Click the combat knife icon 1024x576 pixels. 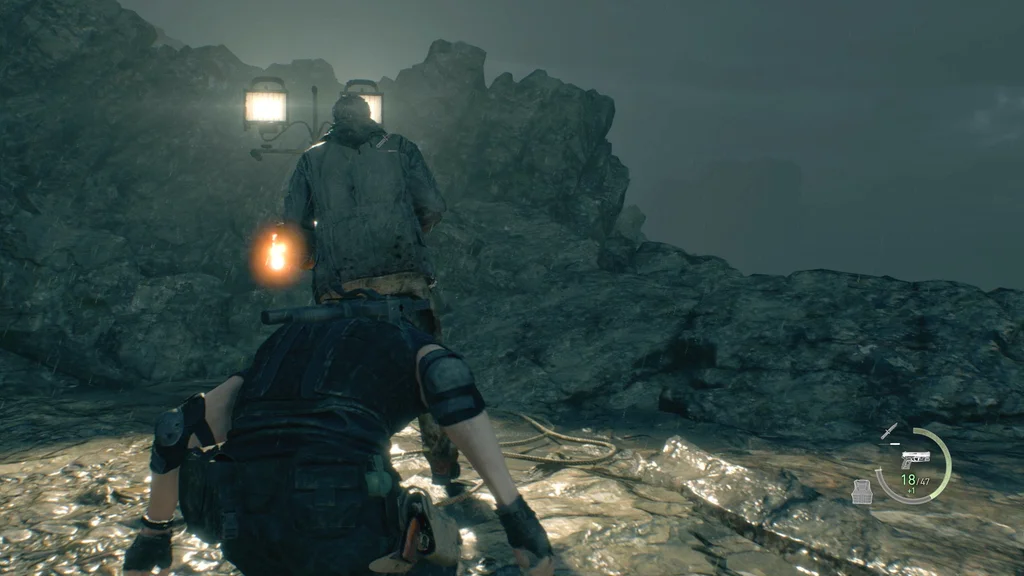[x=889, y=431]
